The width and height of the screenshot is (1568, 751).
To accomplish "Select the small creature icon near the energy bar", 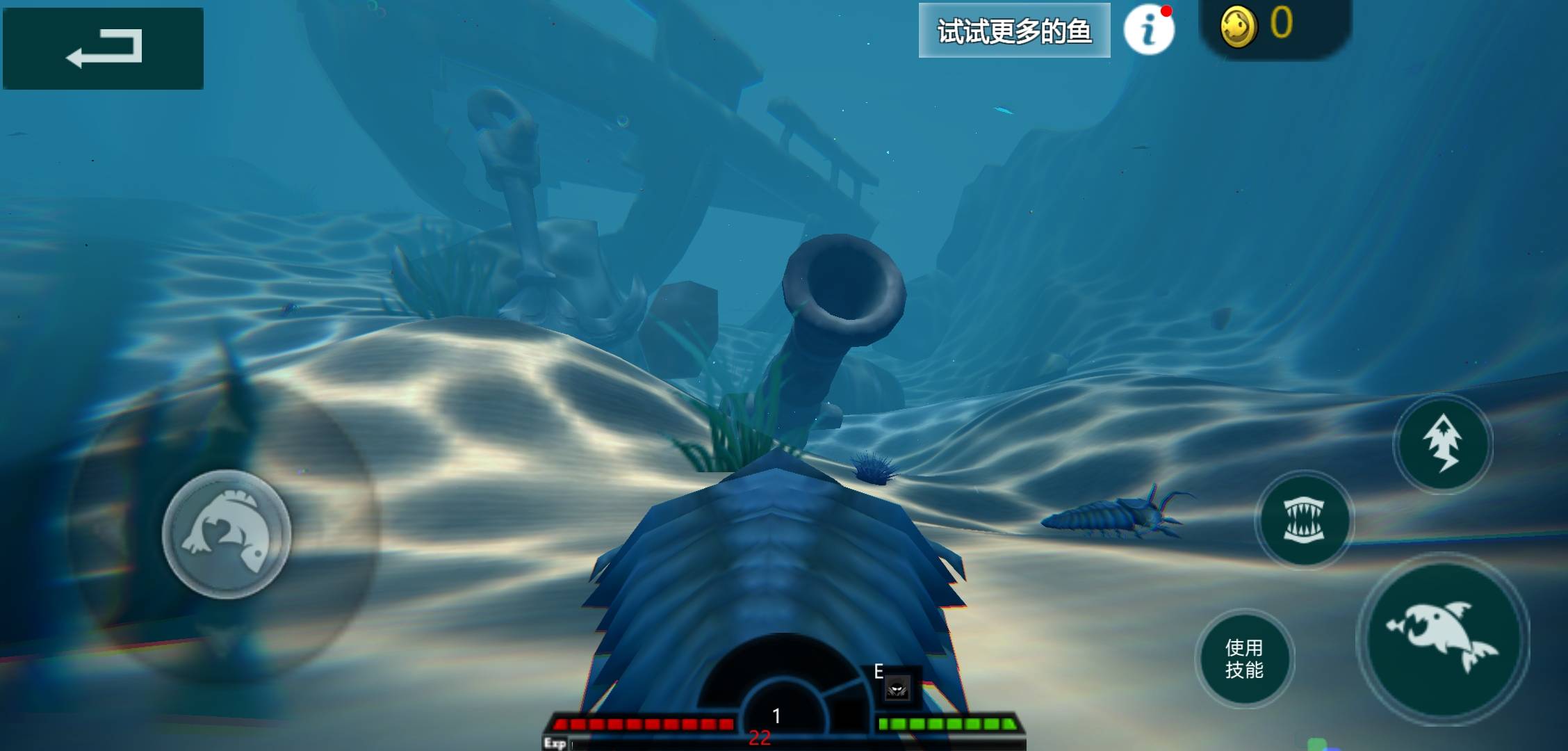I will pyautogui.click(x=897, y=688).
